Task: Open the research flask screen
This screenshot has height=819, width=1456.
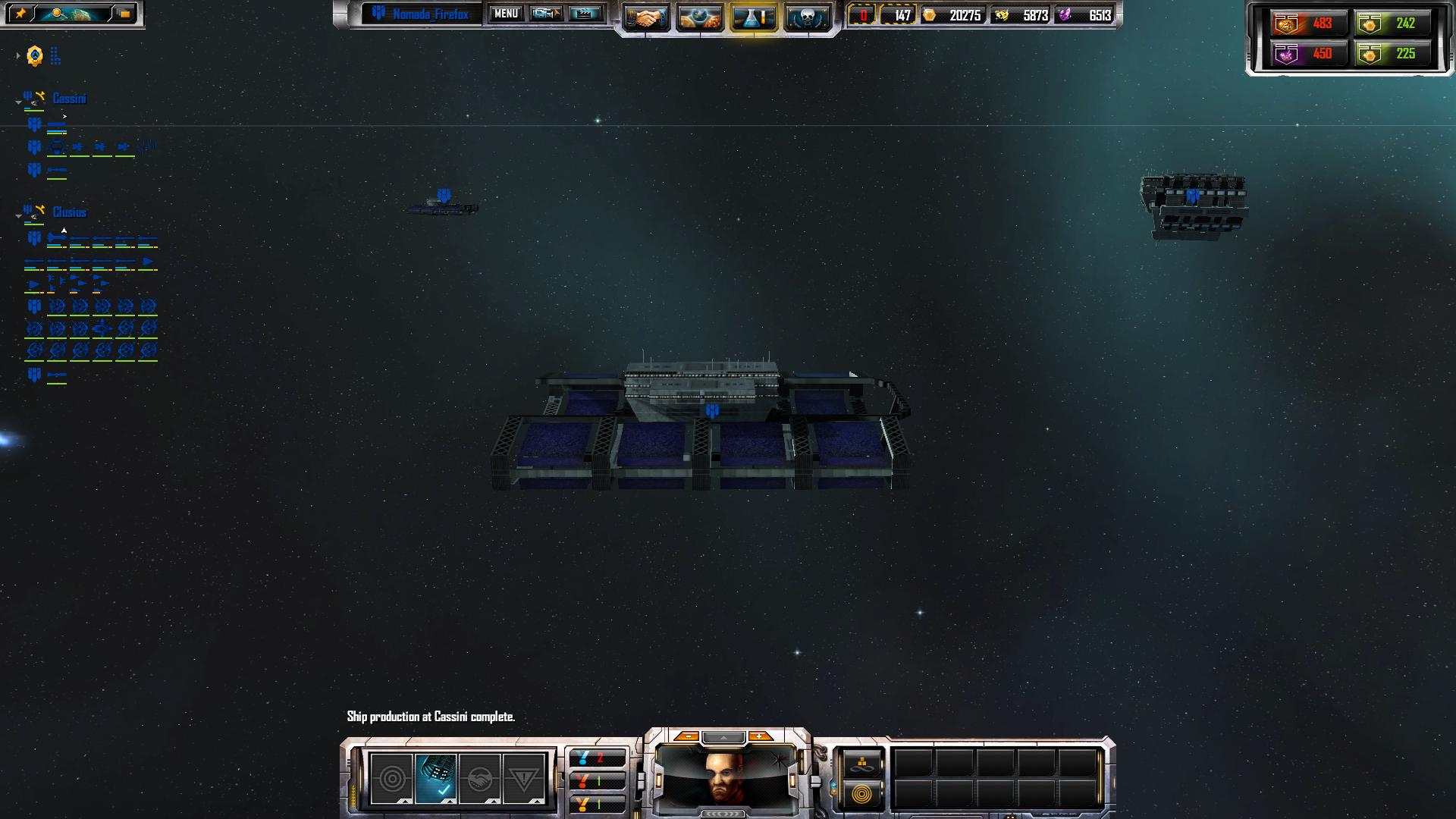Action: [x=753, y=18]
